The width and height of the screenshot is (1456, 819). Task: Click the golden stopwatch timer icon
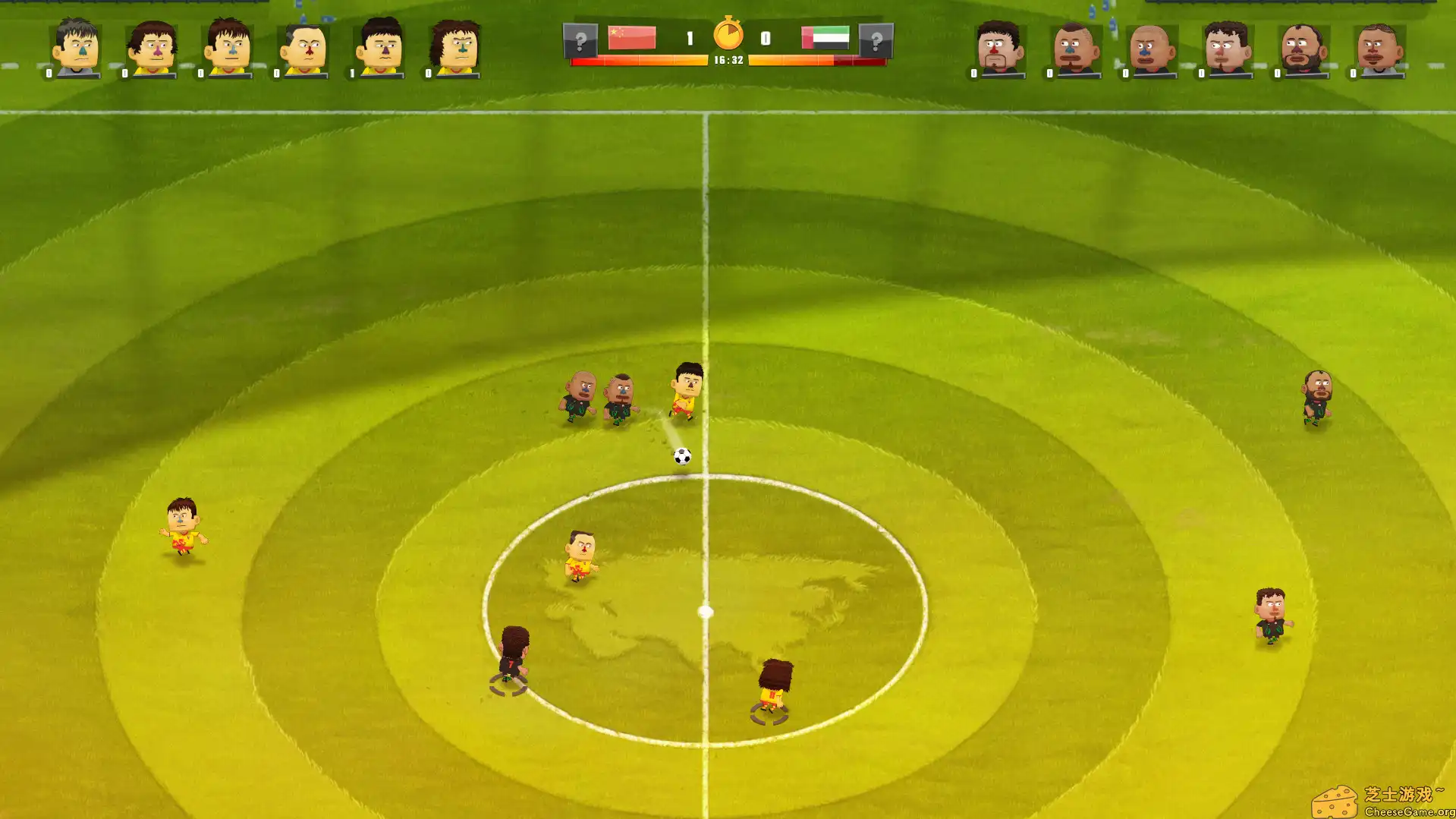coord(728,33)
